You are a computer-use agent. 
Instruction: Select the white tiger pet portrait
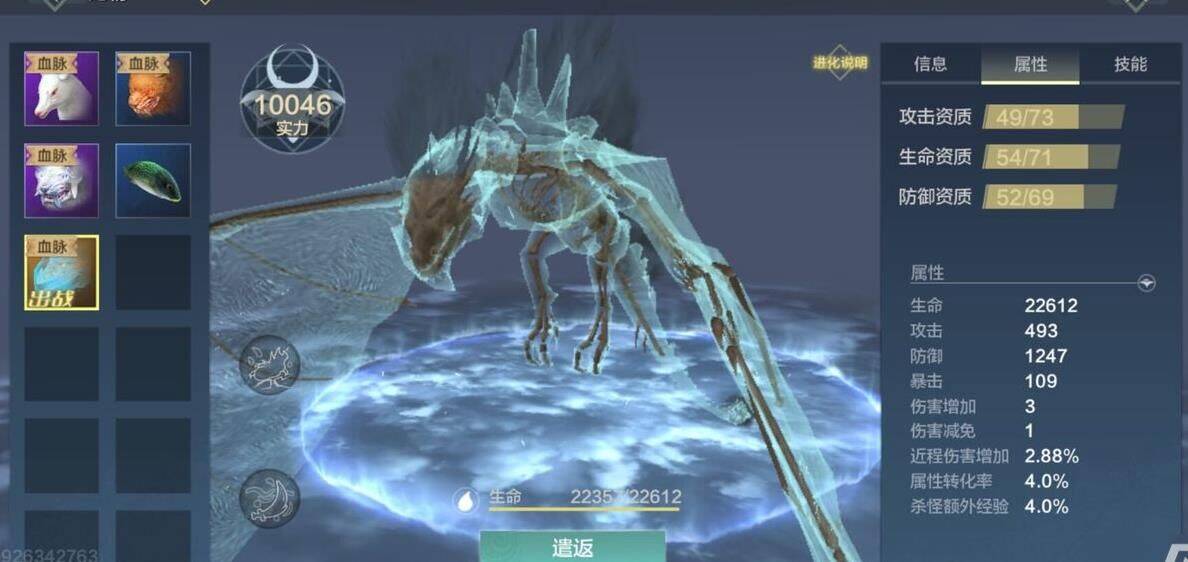61,181
